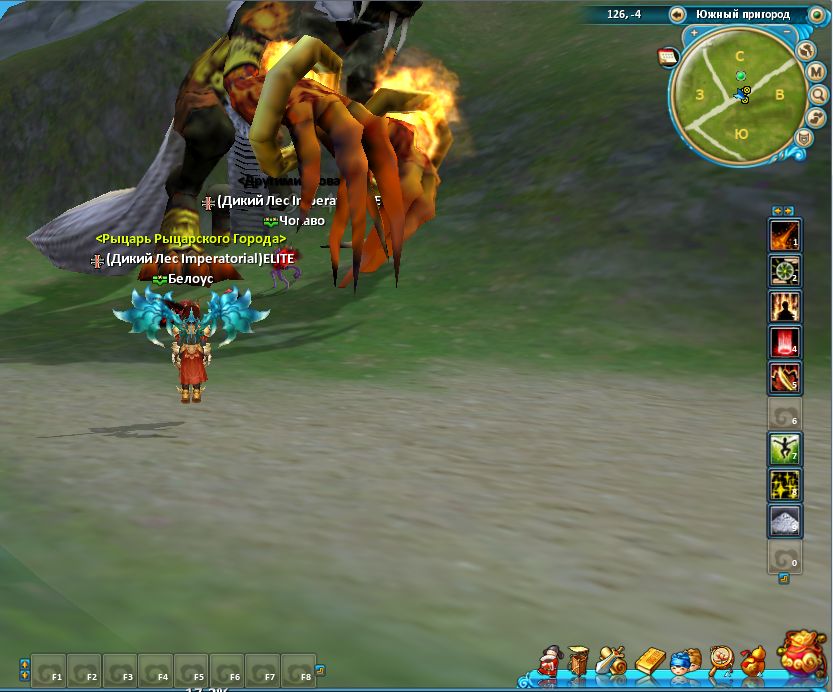833x692 pixels.
Task: Open the magnifying glass search button
Action: (x=819, y=94)
